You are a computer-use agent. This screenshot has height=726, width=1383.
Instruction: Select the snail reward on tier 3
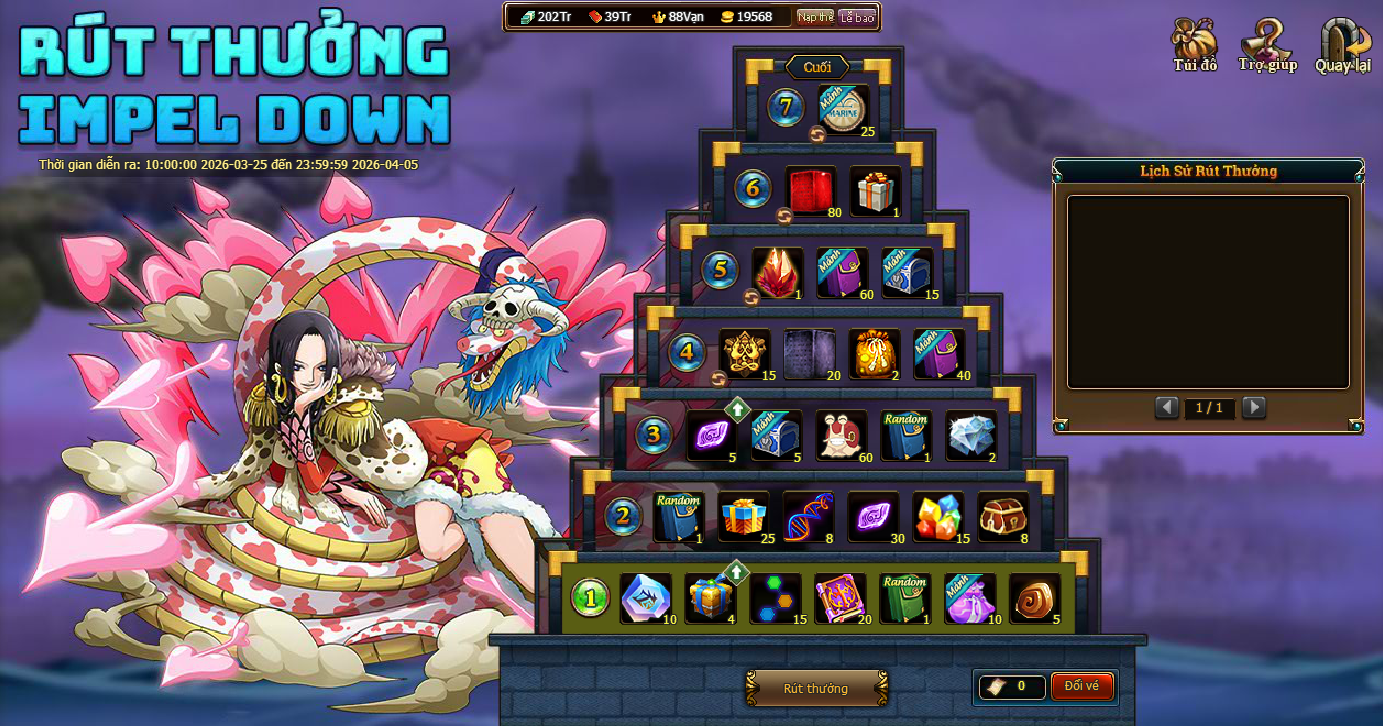click(841, 435)
